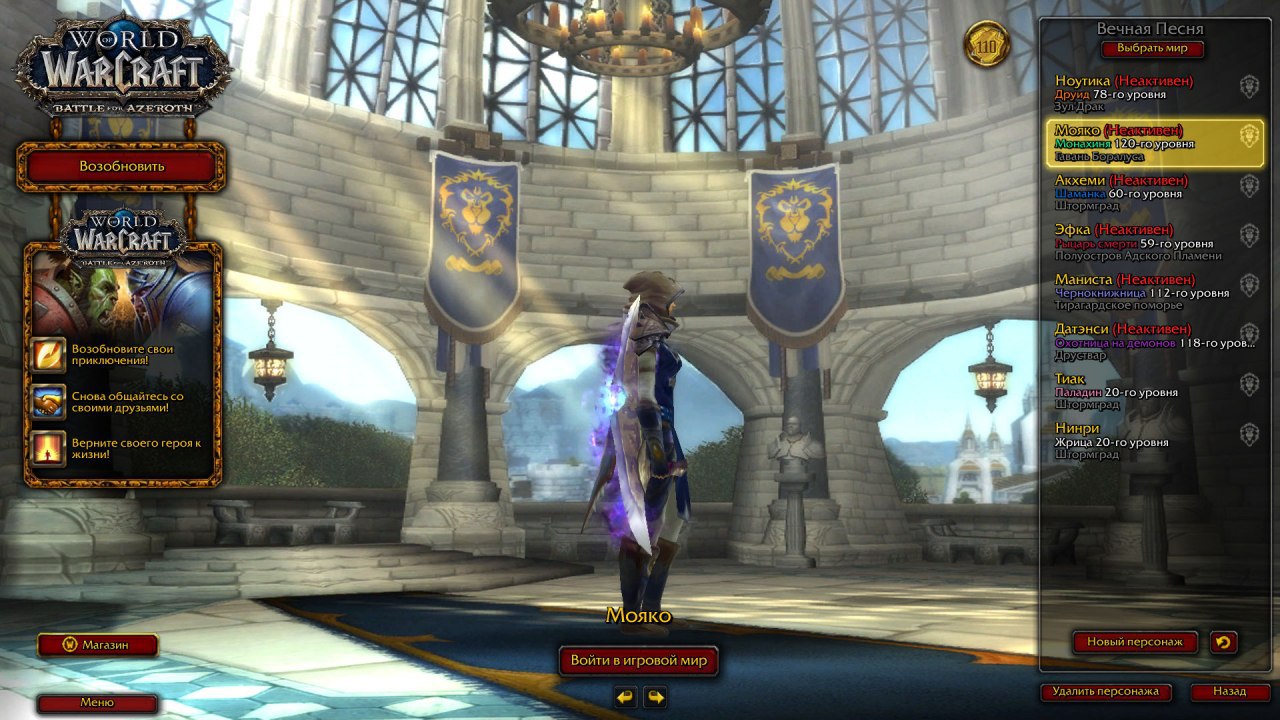Select character Эфка the death knight
Viewport: 1280px width, 720px height.
click(1150, 242)
